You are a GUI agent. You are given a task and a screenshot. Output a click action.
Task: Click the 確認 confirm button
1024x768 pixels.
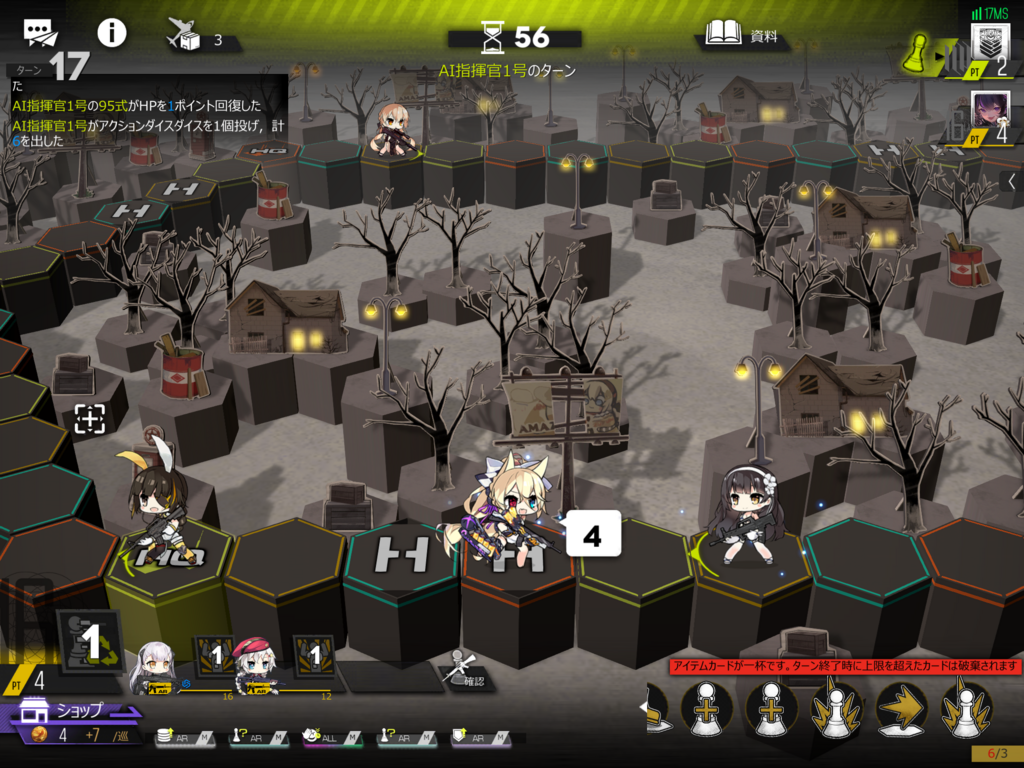click(x=461, y=669)
